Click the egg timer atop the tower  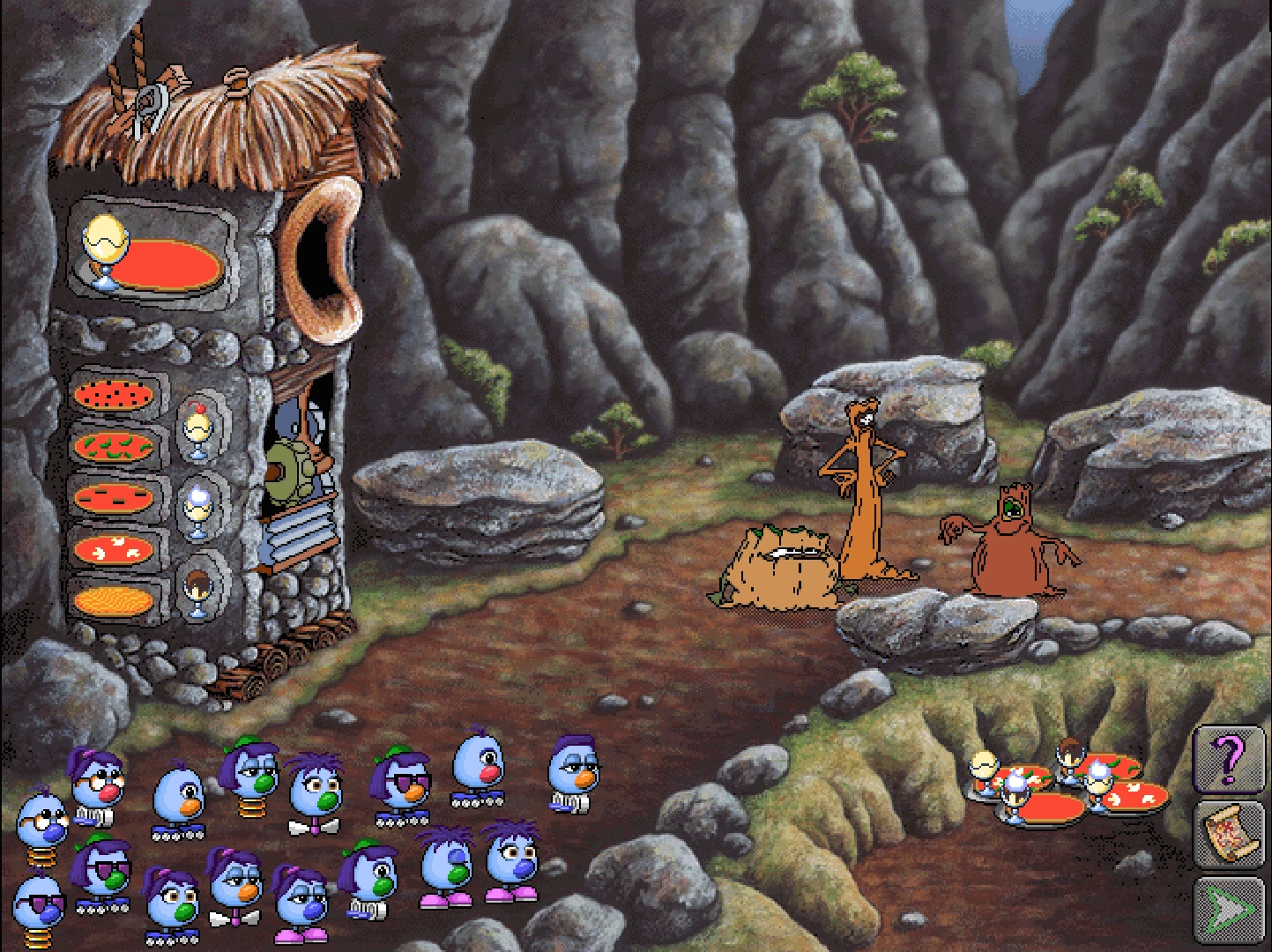coord(103,245)
